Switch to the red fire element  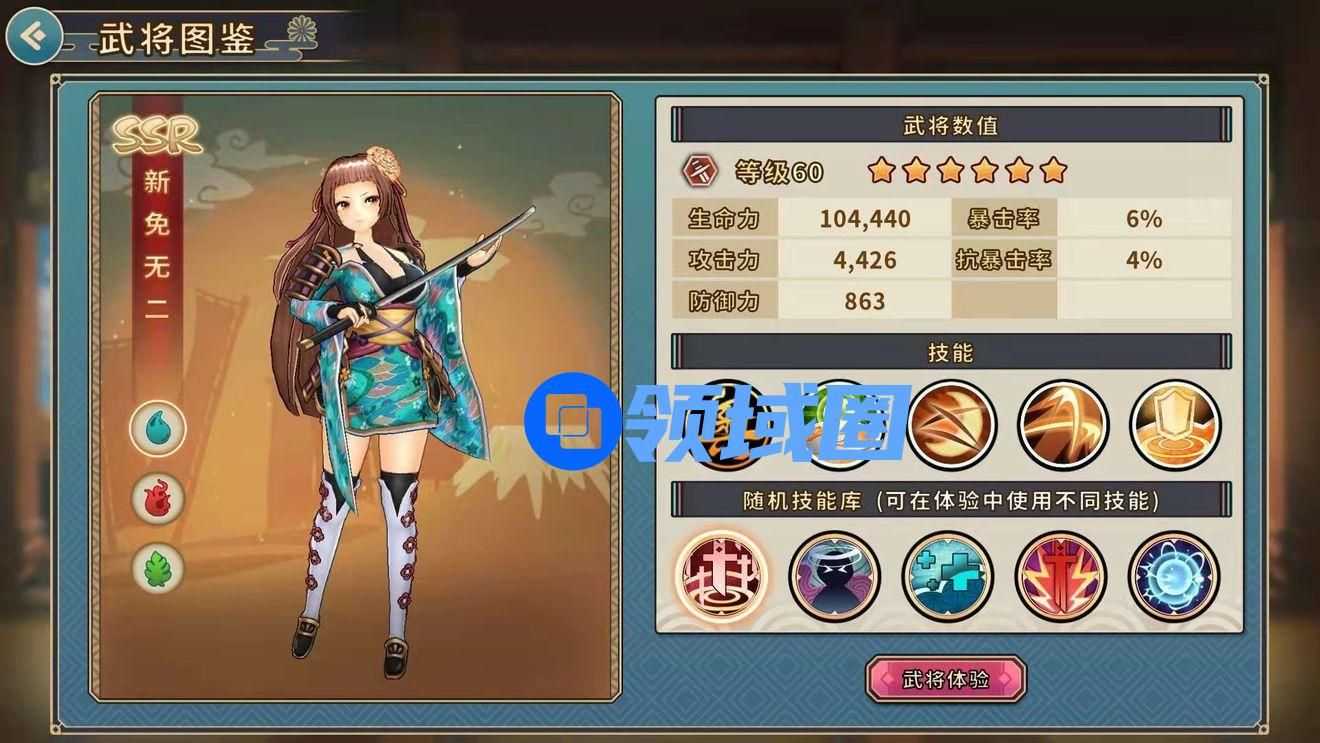[158, 498]
